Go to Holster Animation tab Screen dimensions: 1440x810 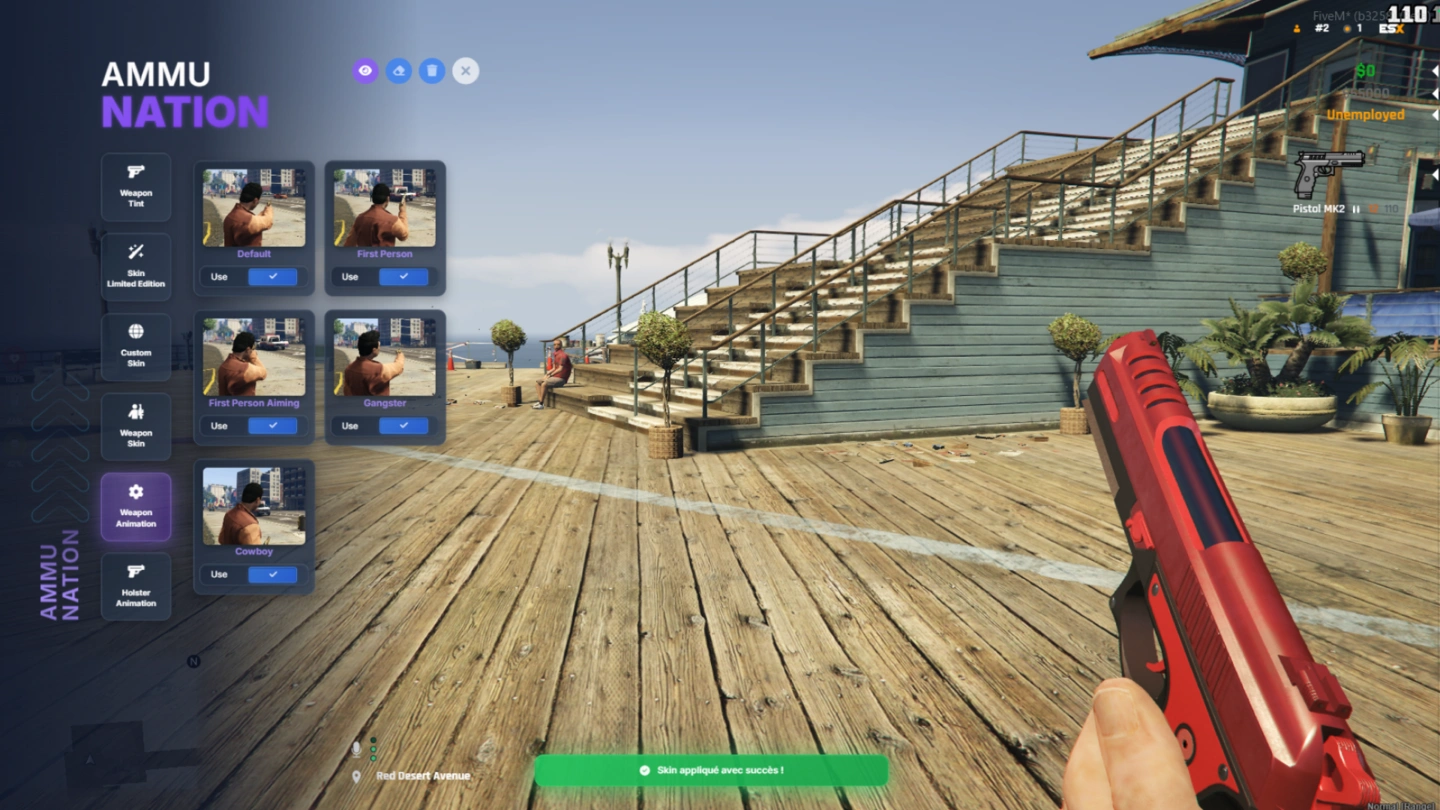point(136,587)
